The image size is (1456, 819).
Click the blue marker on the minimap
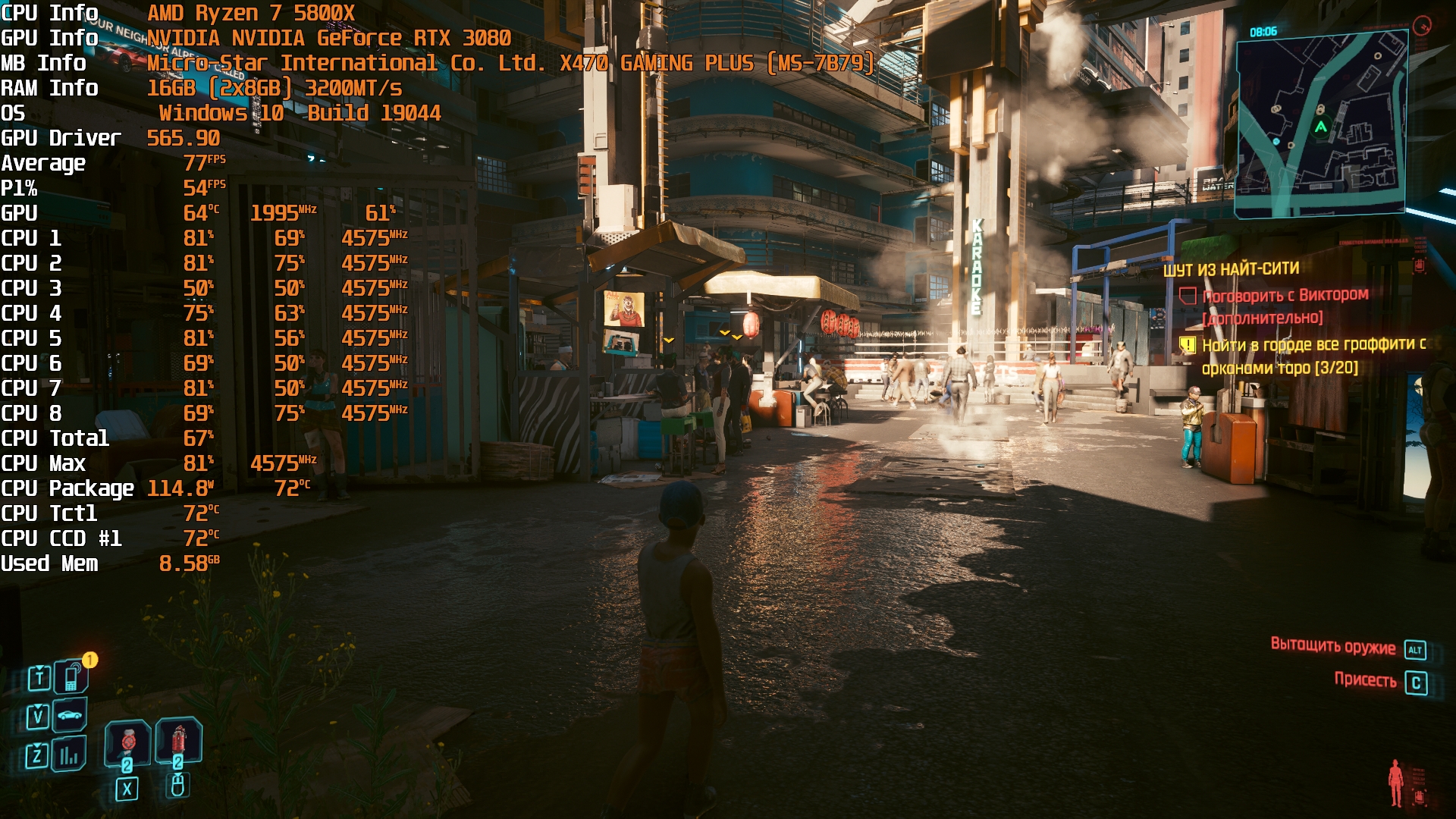click(x=1276, y=142)
